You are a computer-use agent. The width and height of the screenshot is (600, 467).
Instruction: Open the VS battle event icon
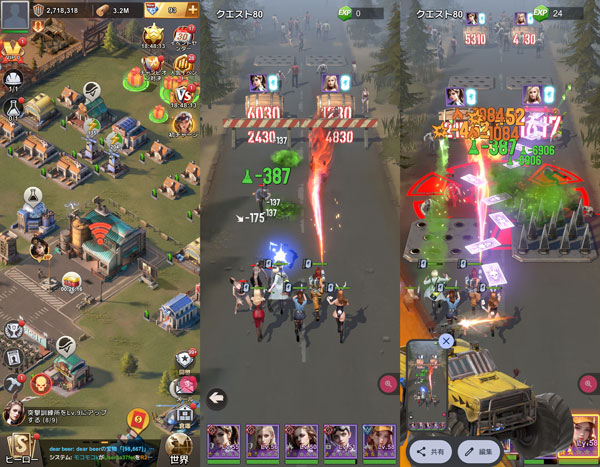click(x=183, y=94)
